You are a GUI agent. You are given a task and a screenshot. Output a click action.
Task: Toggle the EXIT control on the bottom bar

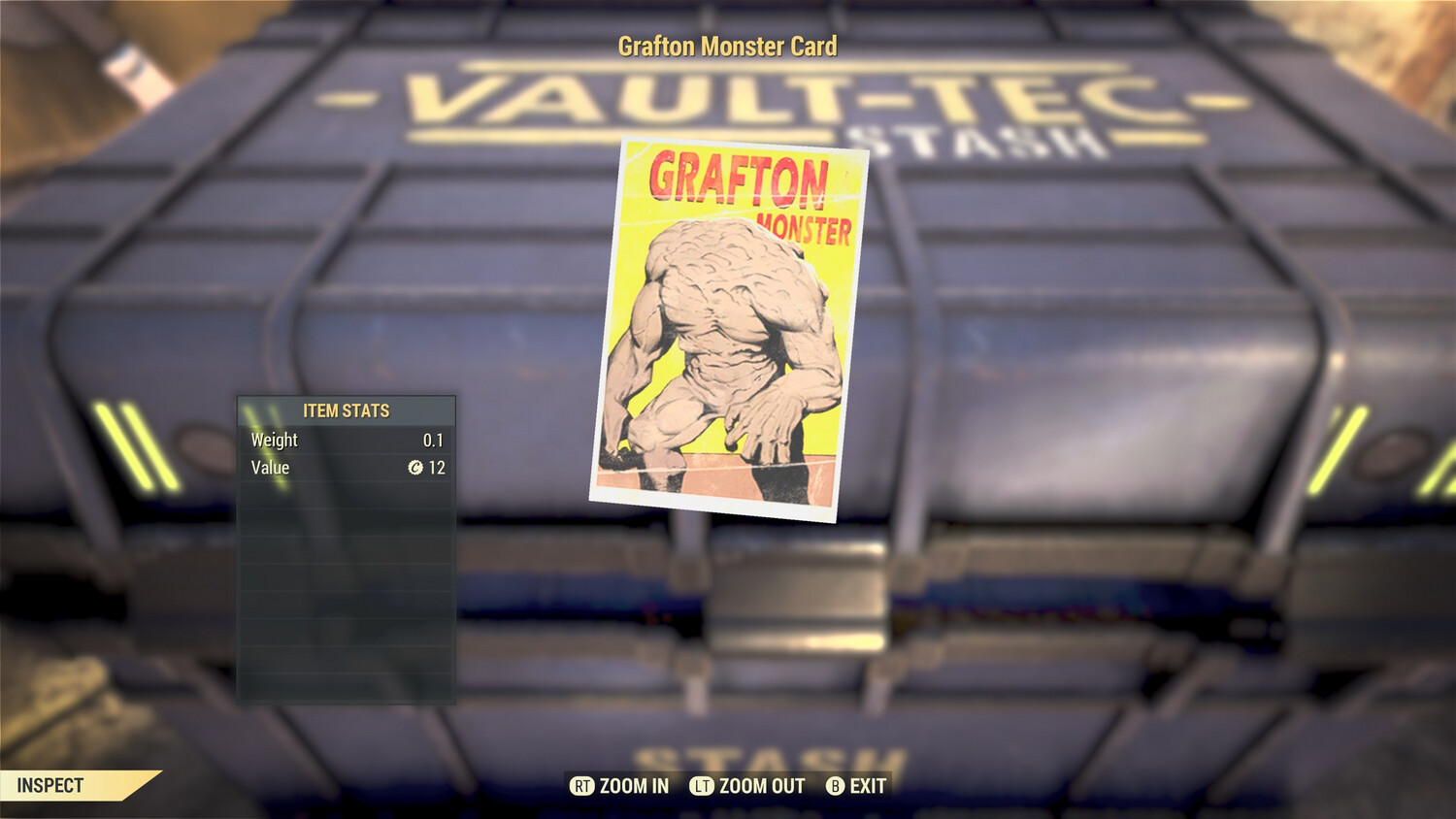pyautogui.click(x=856, y=787)
